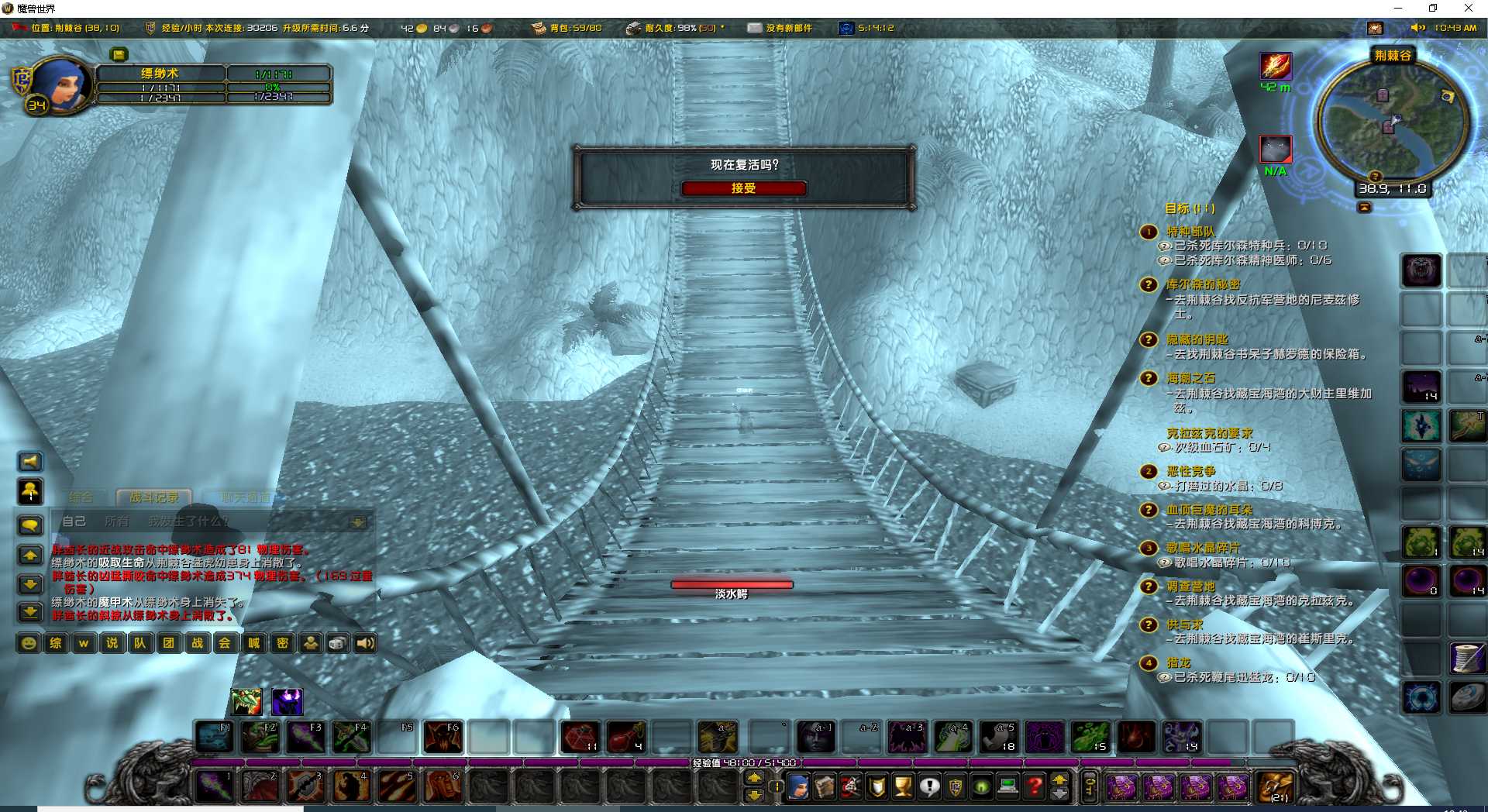1488x812 pixels.
Task: Open the main backpack with (21) slots
Action: click(x=1275, y=787)
